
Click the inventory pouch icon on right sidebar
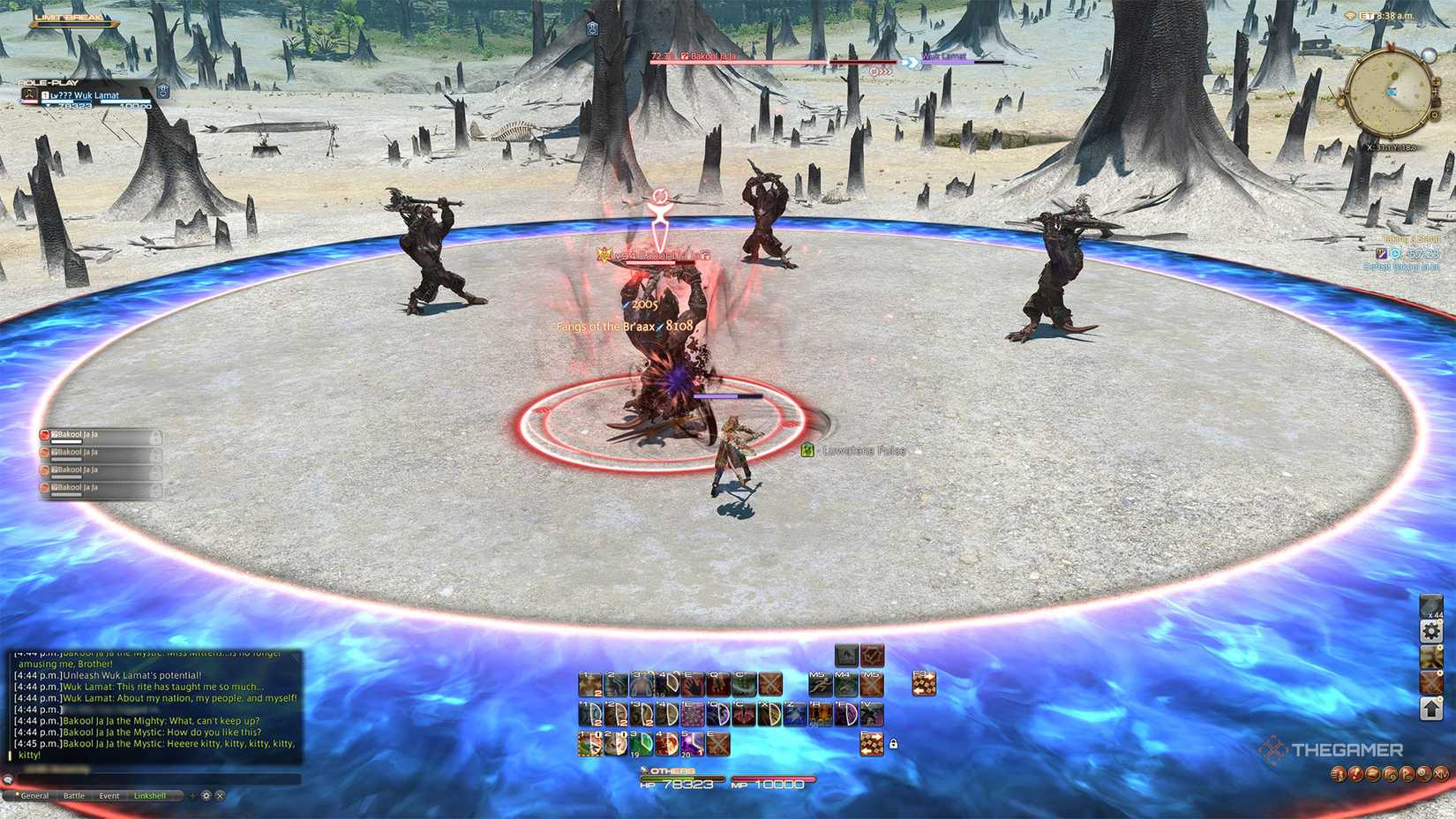click(1431, 657)
